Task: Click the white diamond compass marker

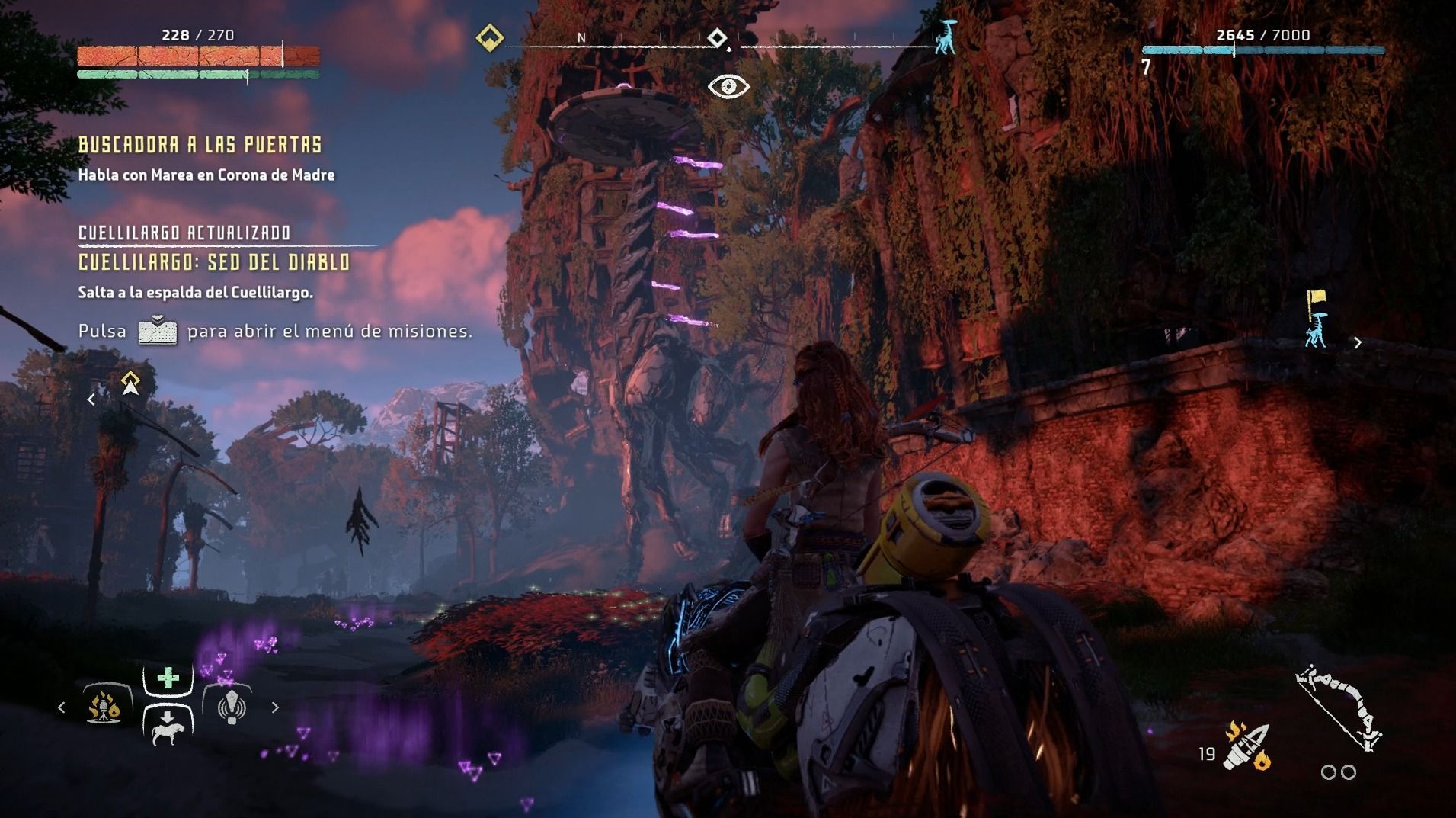Action: tap(717, 37)
